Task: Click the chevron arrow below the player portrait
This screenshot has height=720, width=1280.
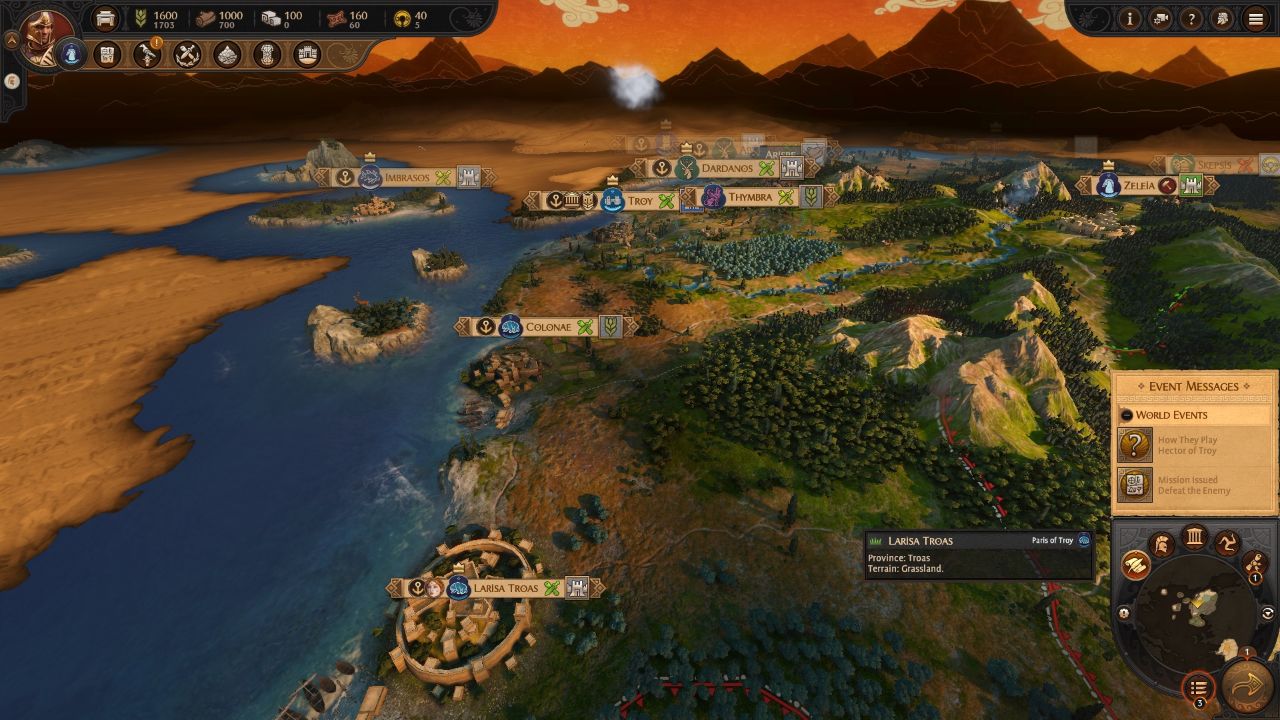Action: pyautogui.click(x=12, y=81)
